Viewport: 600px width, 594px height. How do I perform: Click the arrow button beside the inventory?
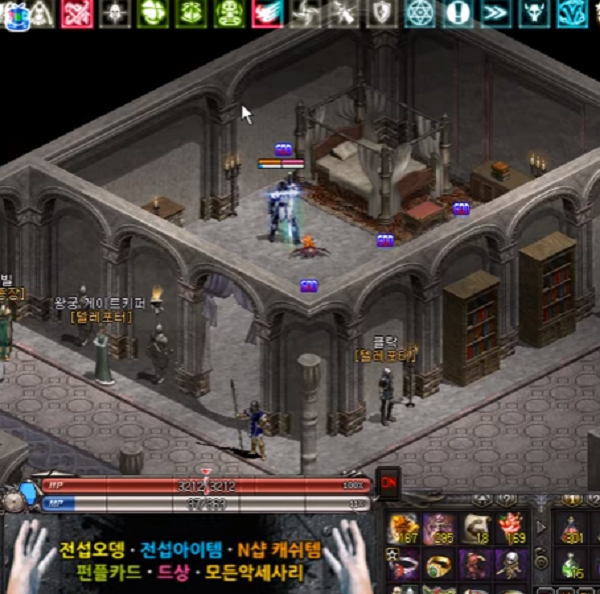pyautogui.click(x=542, y=527)
